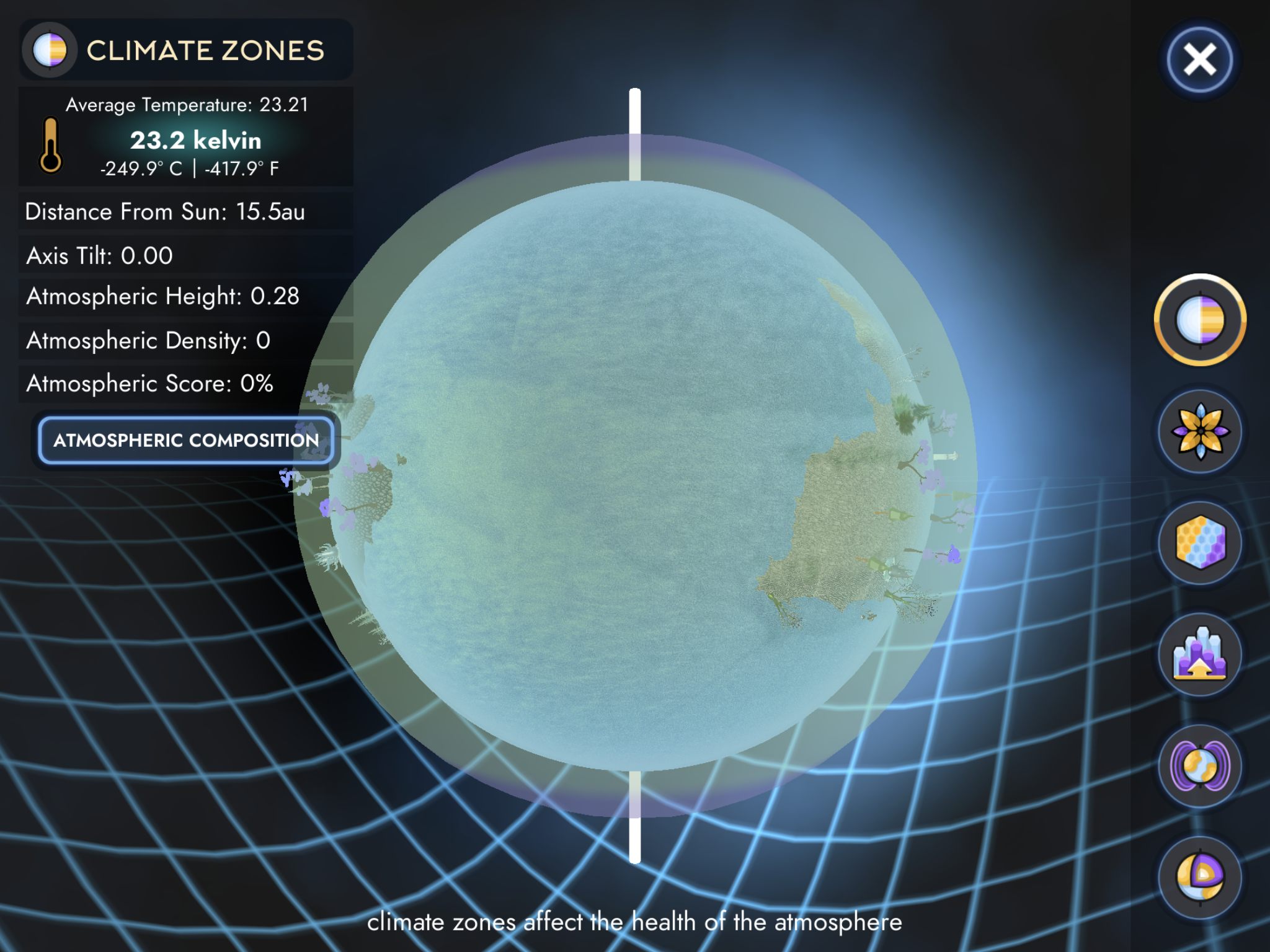Image resolution: width=1270 pixels, height=952 pixels.
Task: Select the climate zones half-striped globe icon
Action: [1200, 320]
